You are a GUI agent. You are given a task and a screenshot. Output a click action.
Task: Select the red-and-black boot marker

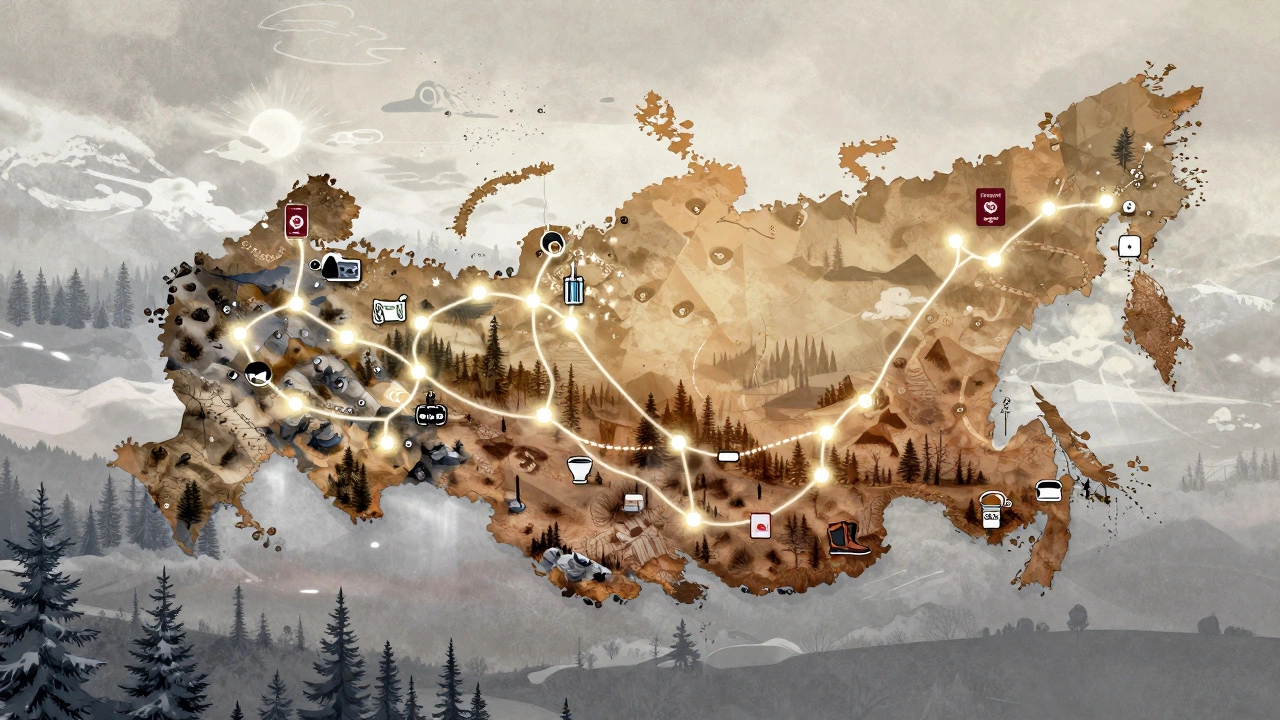[846, 540]
